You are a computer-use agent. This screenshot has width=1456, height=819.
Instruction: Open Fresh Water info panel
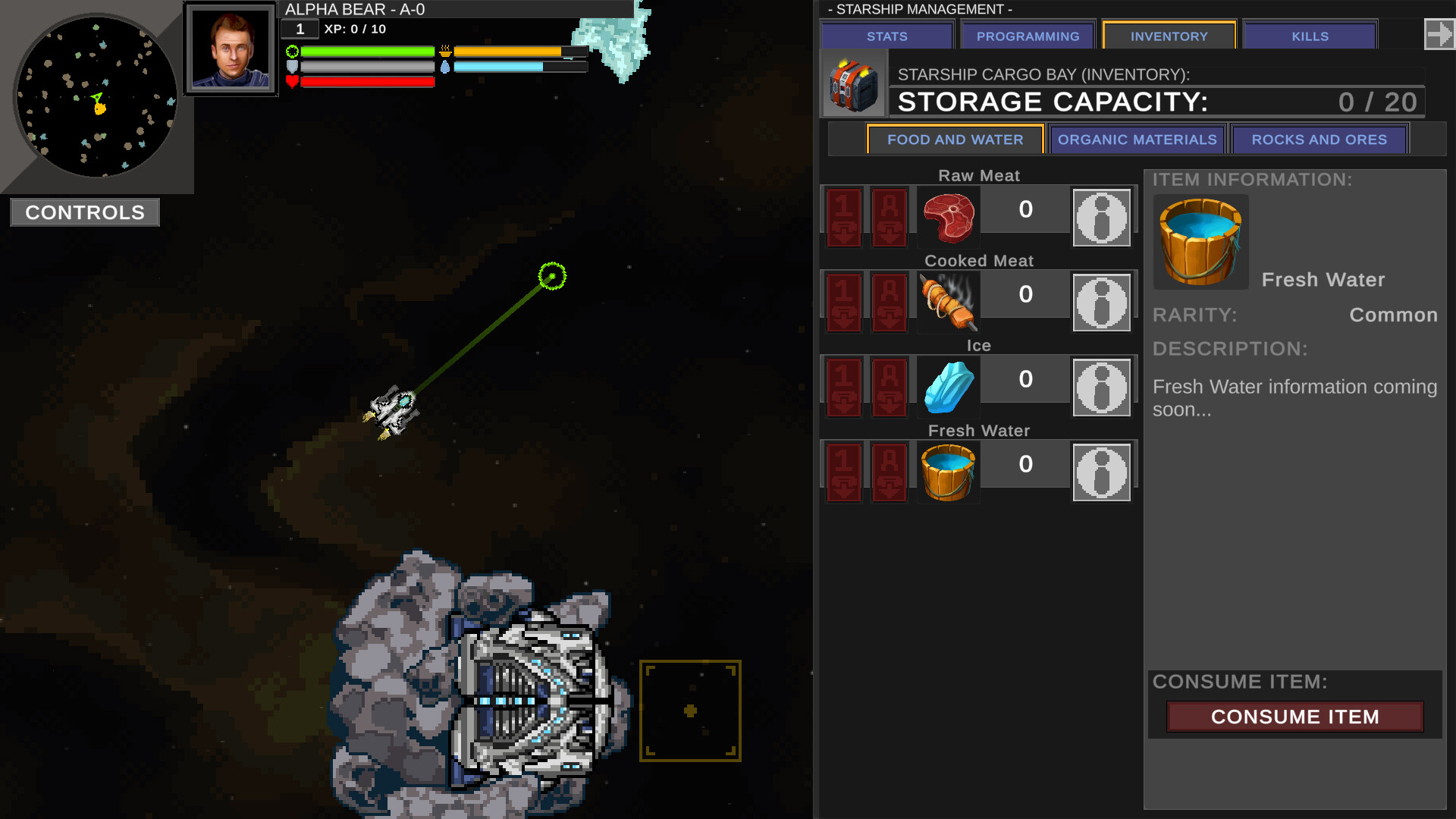pyautogui.click(x=1101, y=470)
